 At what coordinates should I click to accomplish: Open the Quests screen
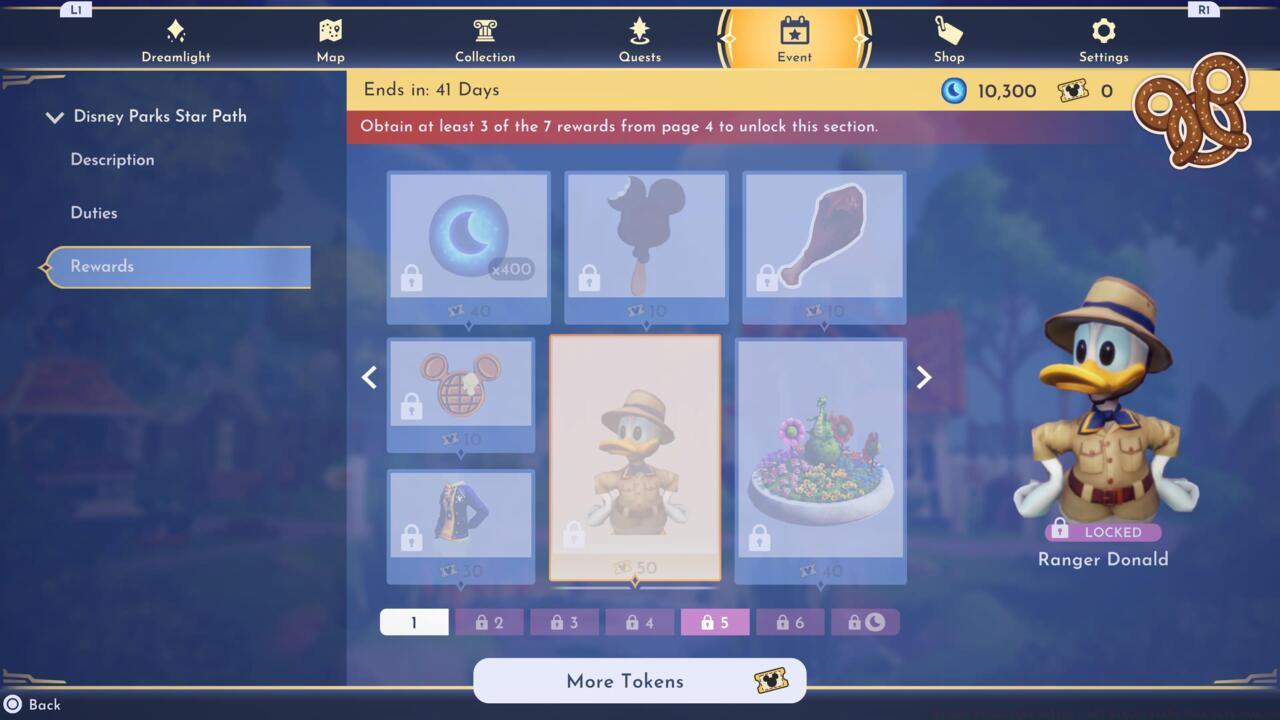point(640,38)
